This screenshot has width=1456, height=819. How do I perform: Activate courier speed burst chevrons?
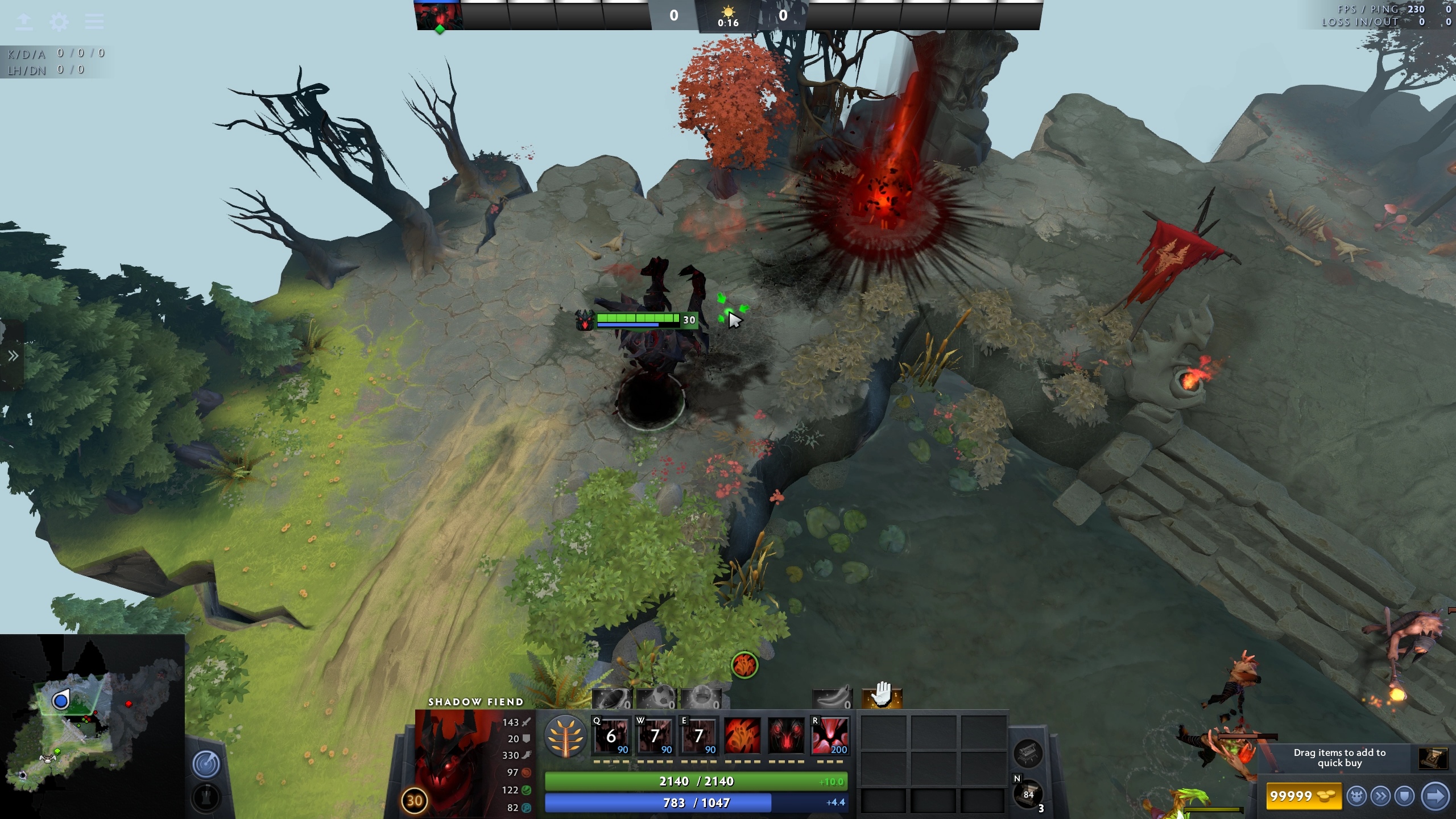pos(1380,796)
